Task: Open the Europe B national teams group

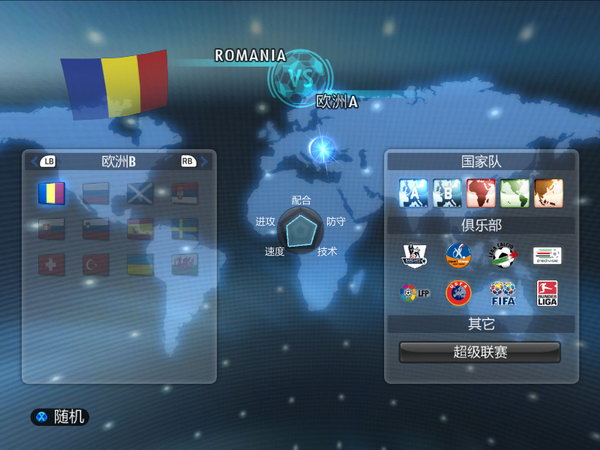Action: point(447,192)
